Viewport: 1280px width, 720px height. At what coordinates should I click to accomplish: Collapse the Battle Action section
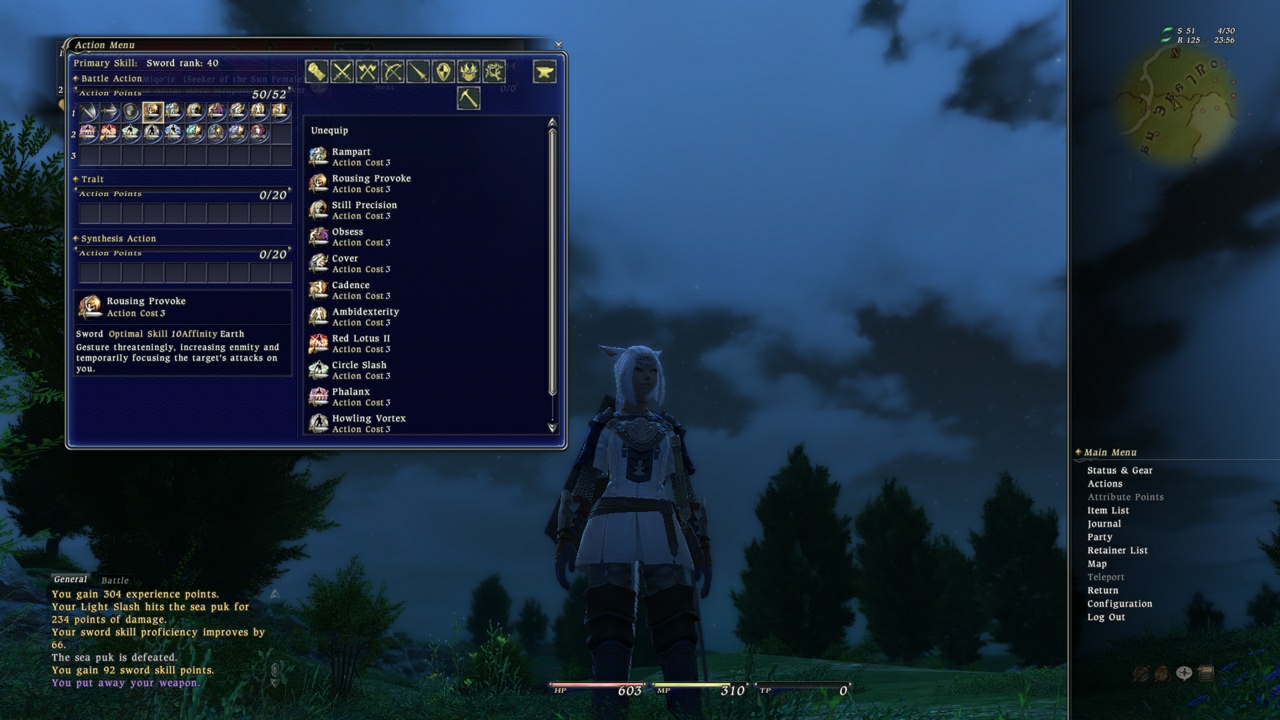coord(77,77)
